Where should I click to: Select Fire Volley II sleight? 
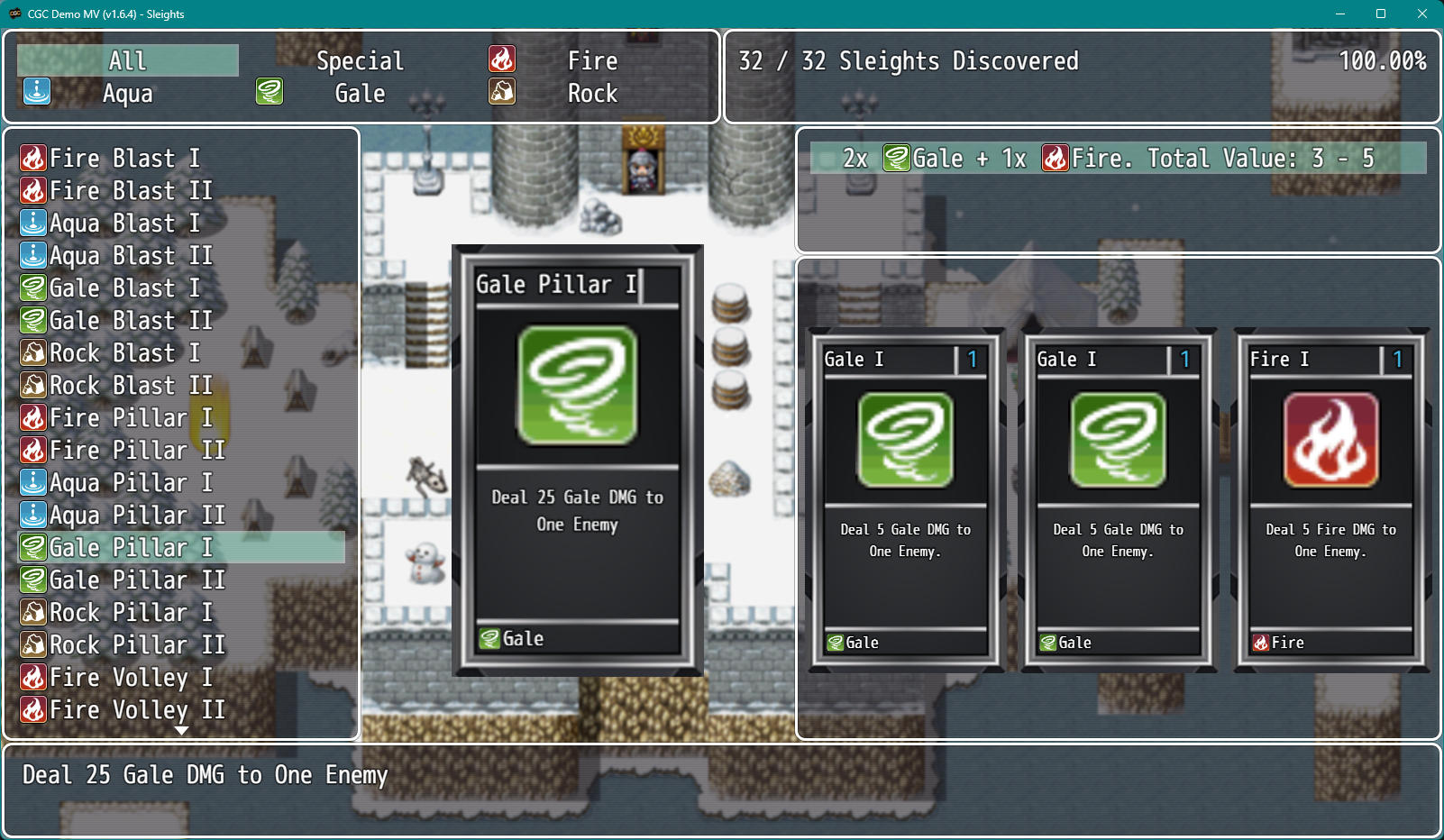pos(137,710)
